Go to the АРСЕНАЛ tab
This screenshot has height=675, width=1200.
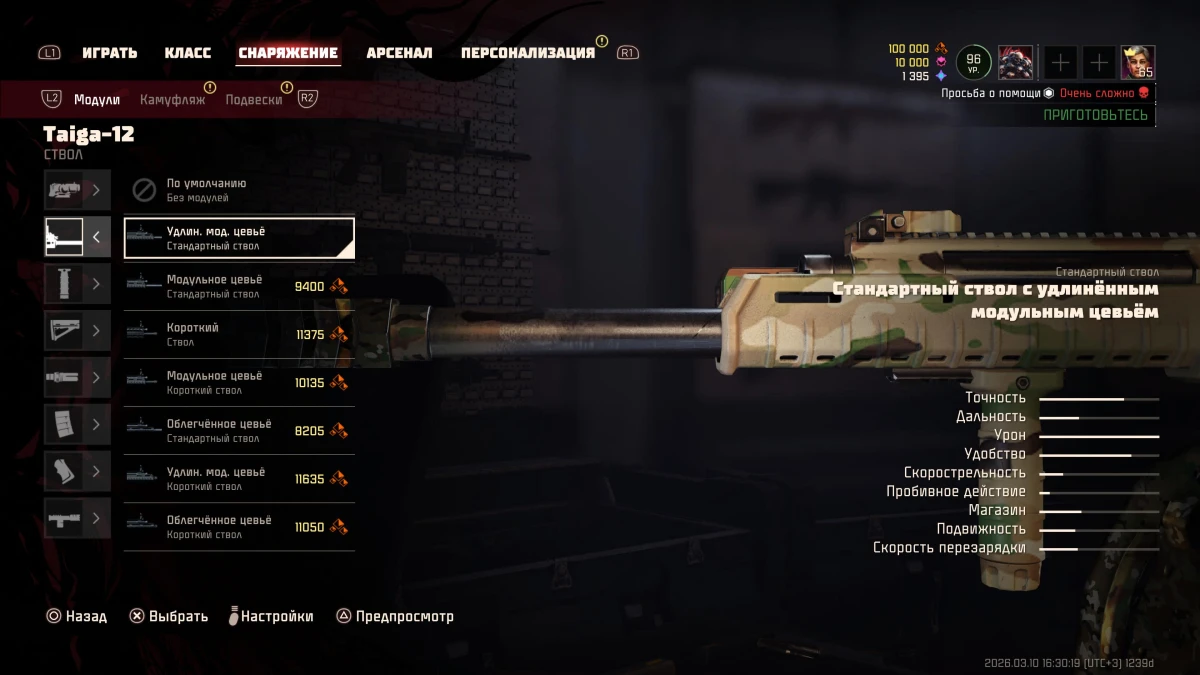pos(399,53)
